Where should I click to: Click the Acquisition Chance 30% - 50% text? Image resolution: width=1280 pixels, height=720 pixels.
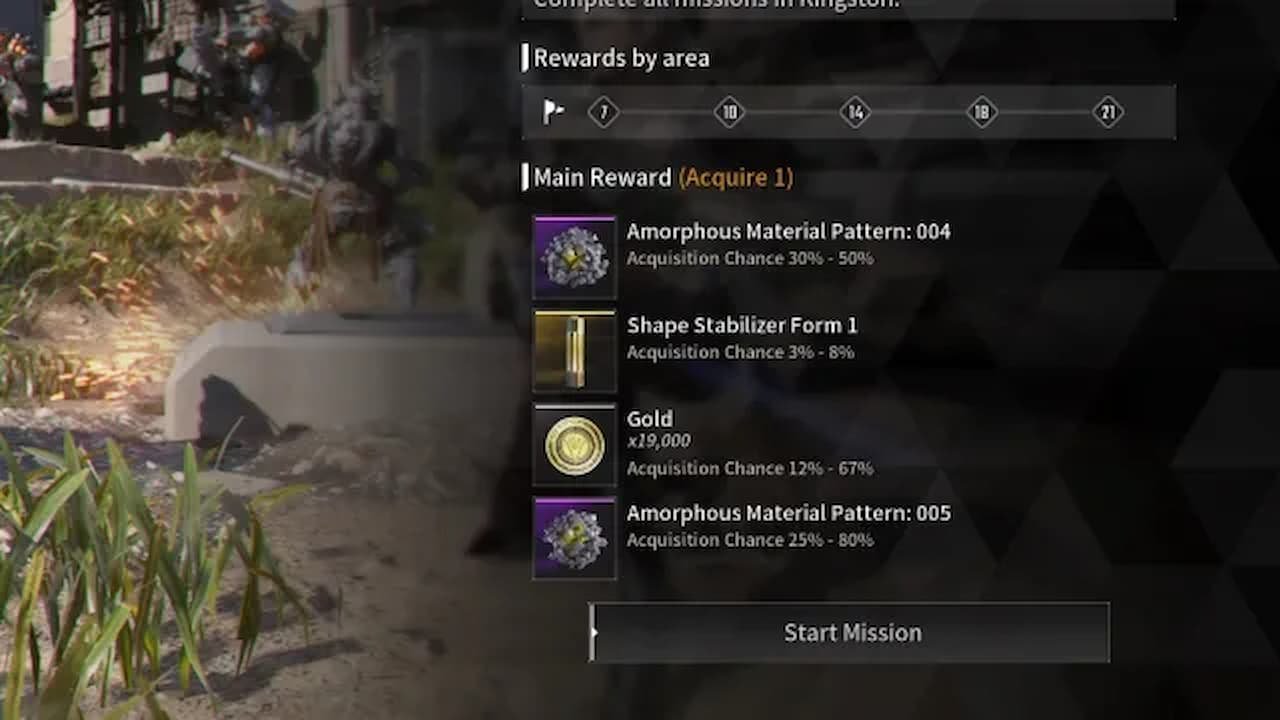(x=749, y=258)
